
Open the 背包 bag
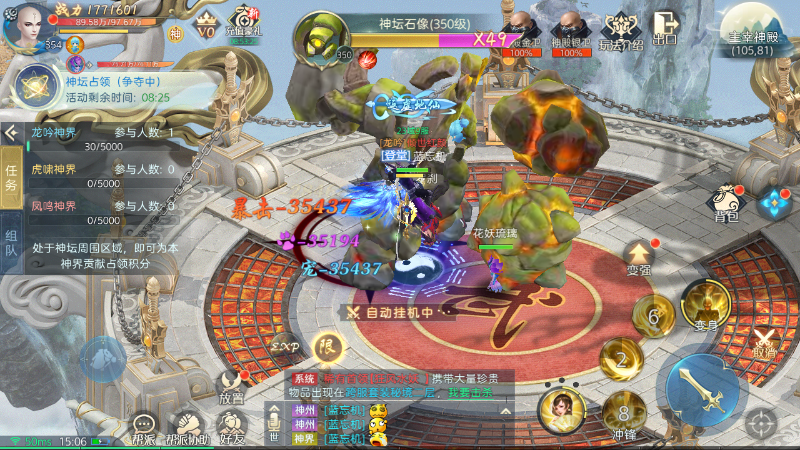pos(726,200)
